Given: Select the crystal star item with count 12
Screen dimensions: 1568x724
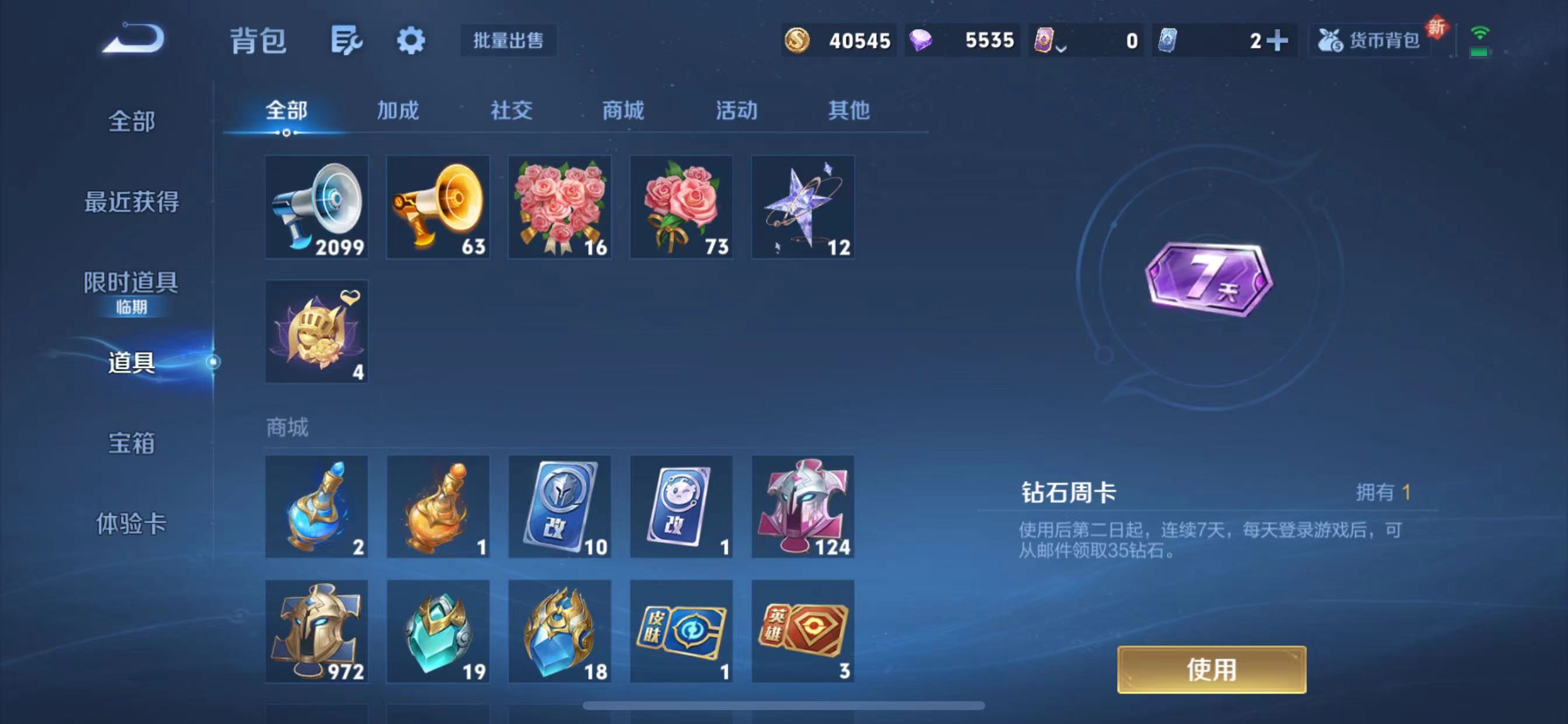Looking at the screenshot, I should [x=802, y=207].
